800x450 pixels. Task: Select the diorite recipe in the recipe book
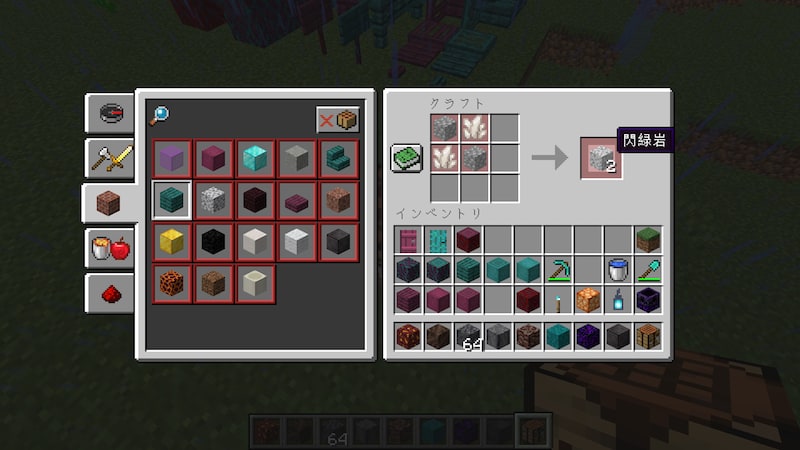(211, 199)
